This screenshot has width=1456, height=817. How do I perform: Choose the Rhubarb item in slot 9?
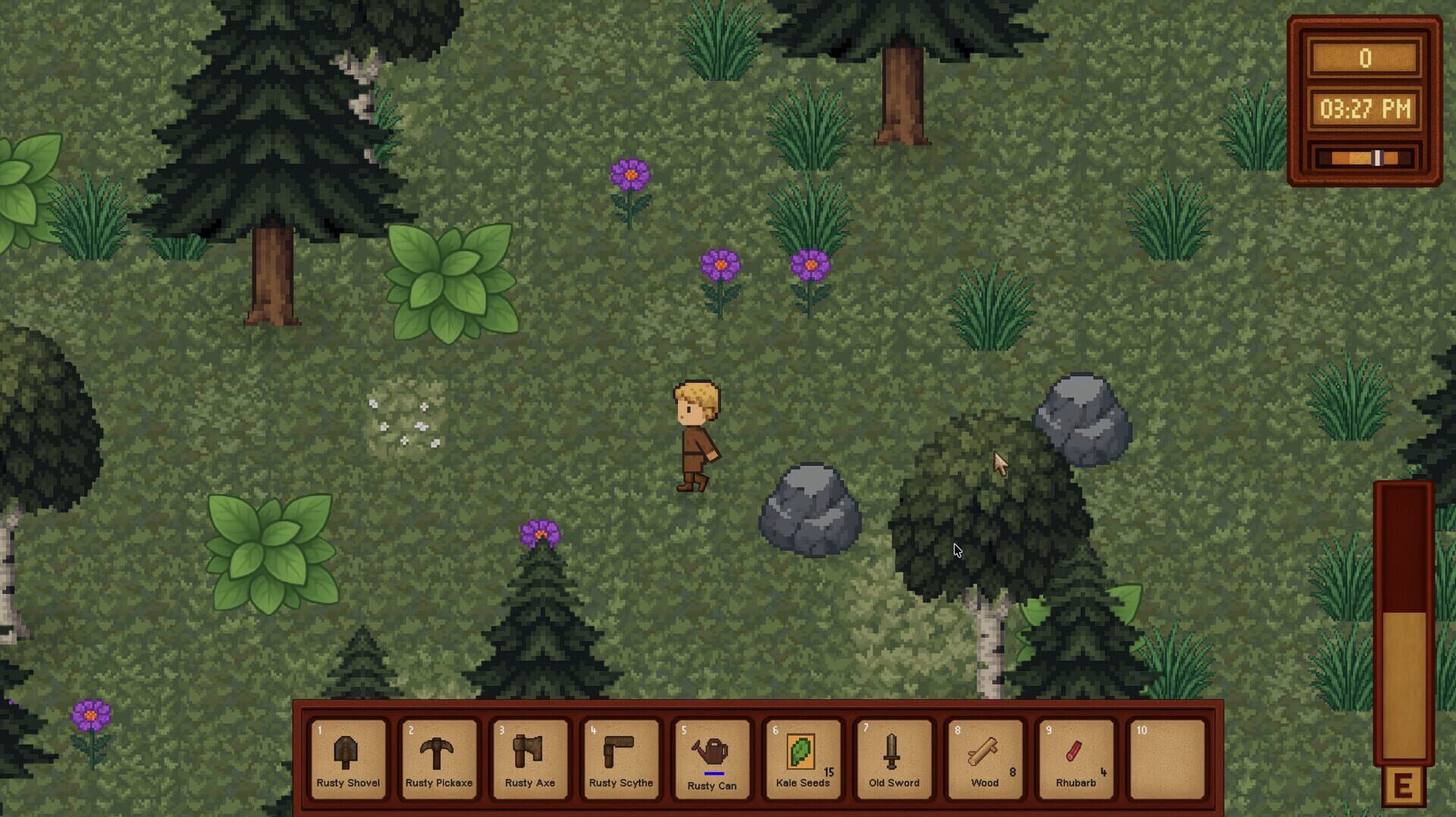1075,759
